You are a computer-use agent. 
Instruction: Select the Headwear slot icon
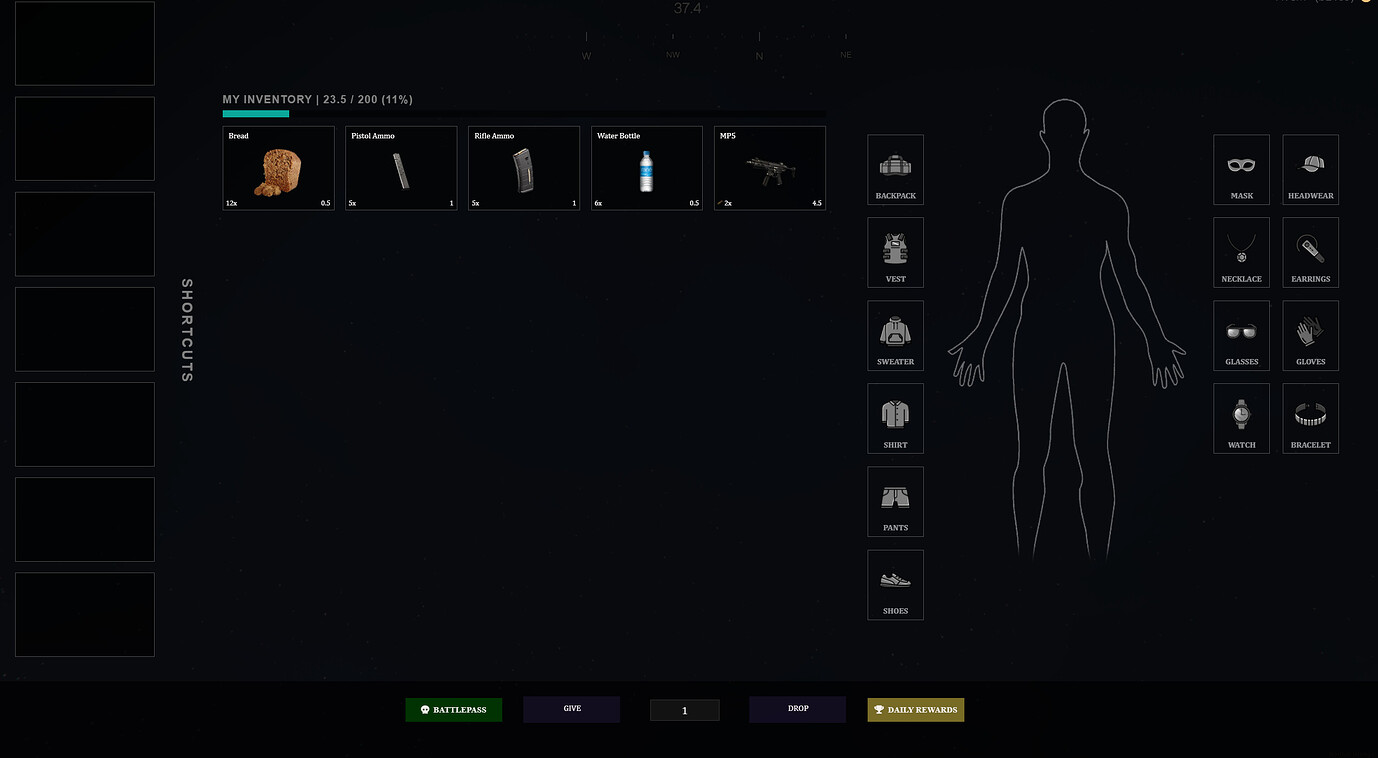[x=1310, y=169]
